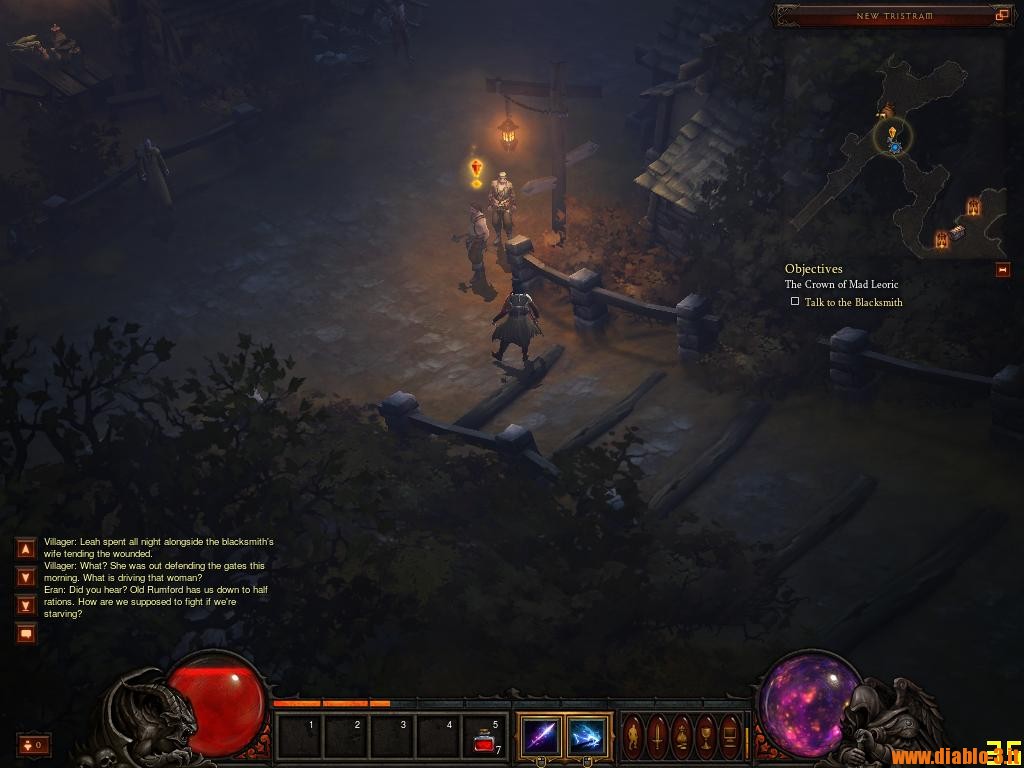Expand the New Tristram map window
Viewport: 1024px width, 768px height.
coord(1001,15)
